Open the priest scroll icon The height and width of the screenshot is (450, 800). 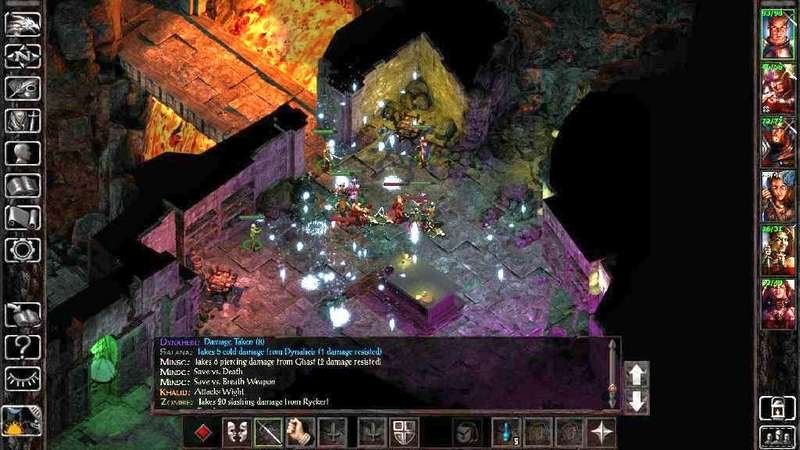(22, 217)
